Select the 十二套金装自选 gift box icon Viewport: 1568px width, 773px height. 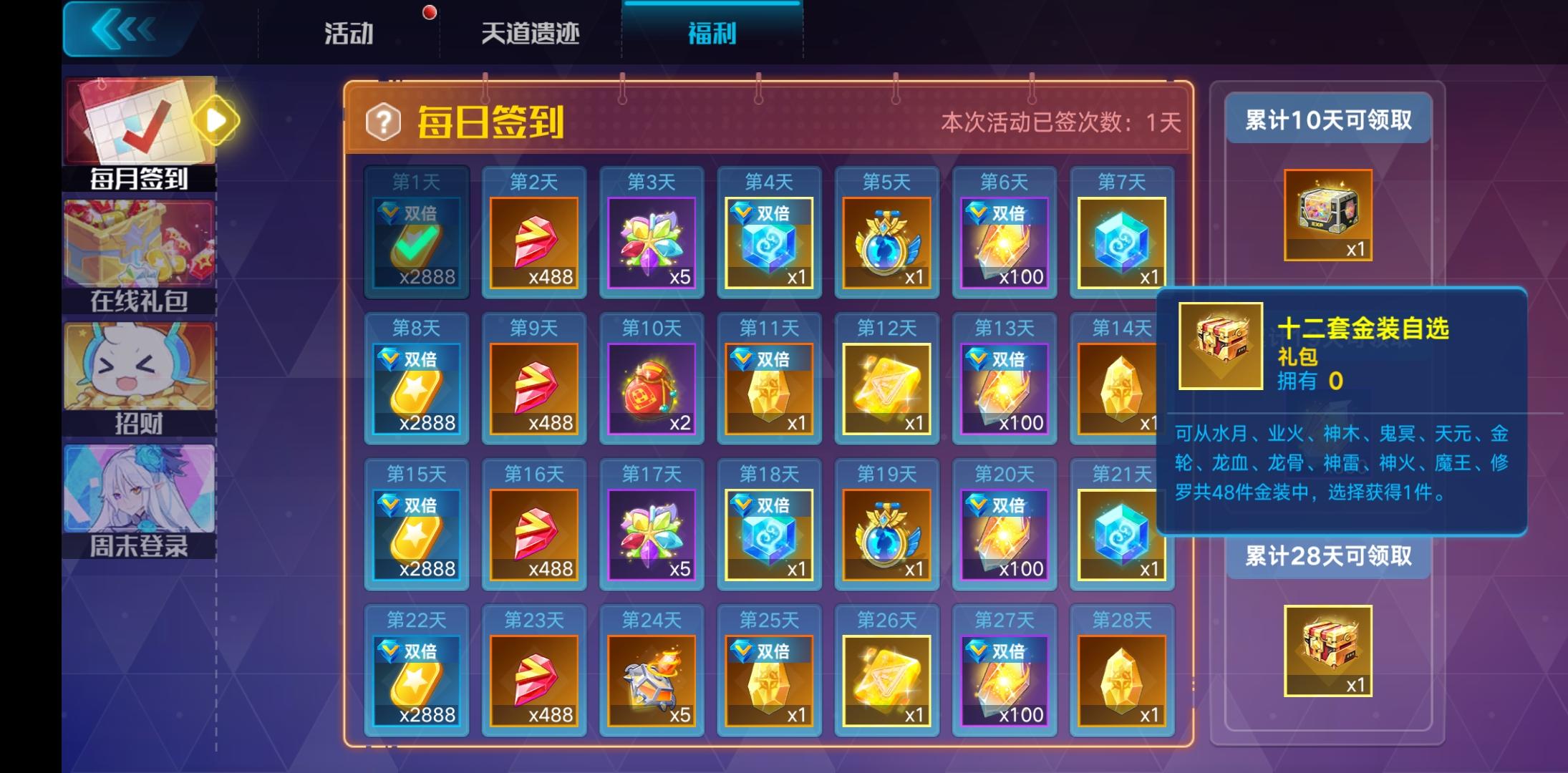1221,344
